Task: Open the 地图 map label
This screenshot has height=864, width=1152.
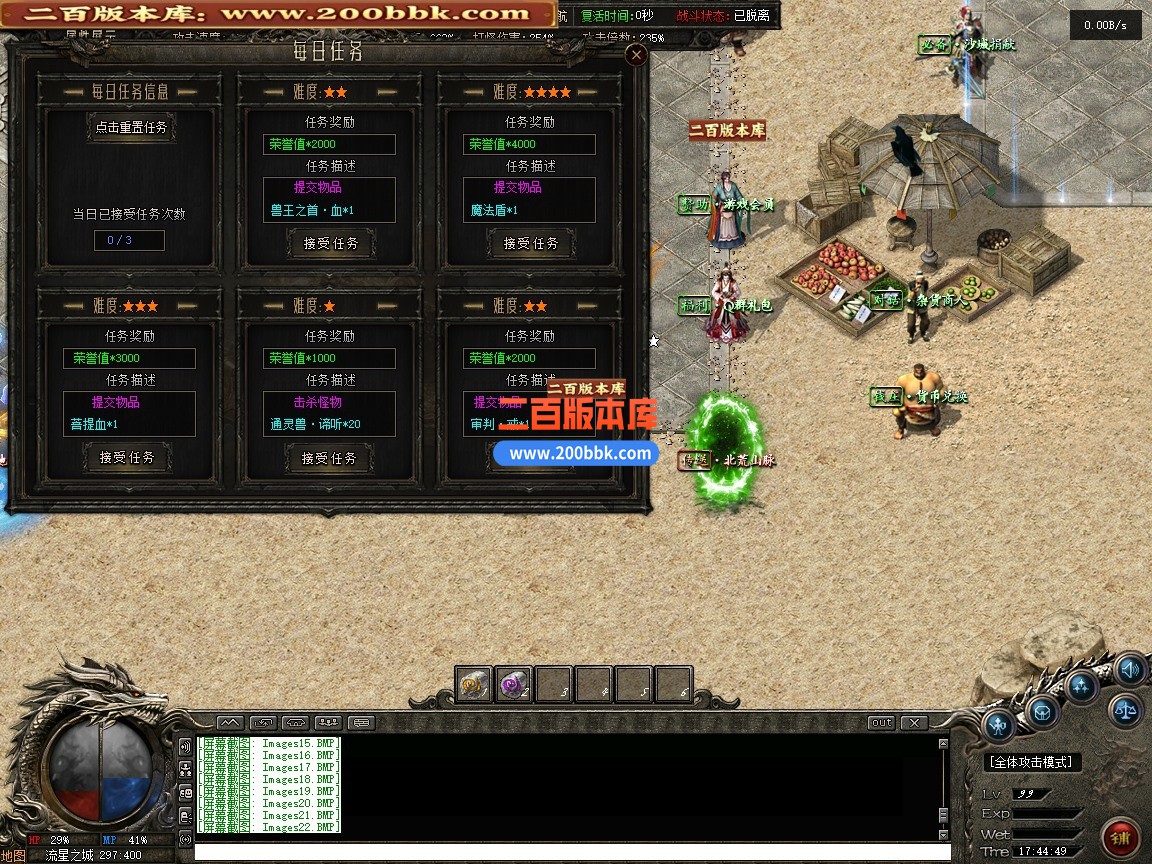Action: click(x=13, y=856)
